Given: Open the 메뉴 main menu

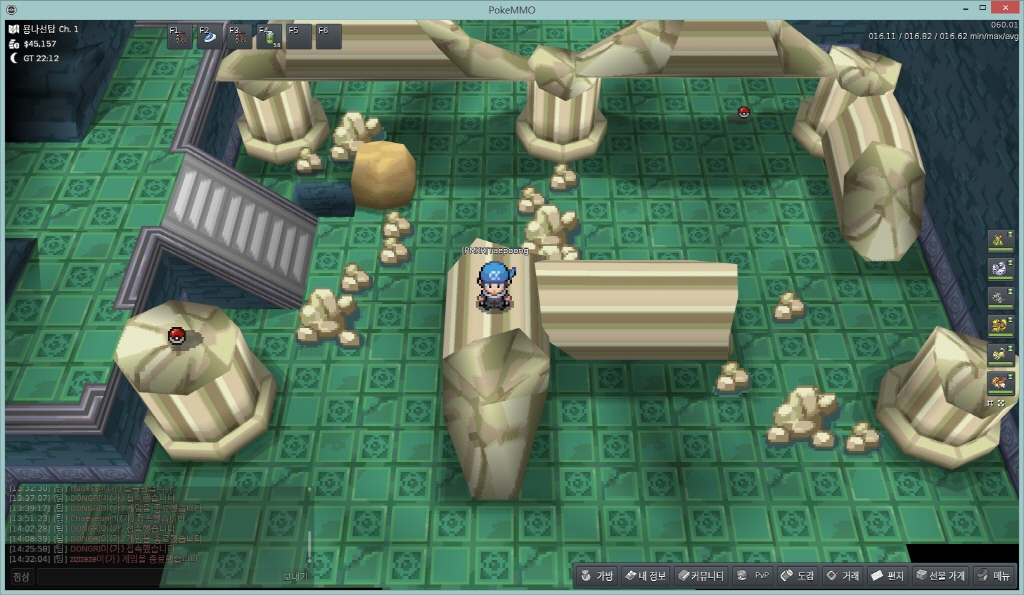Looking at the screenshot, I should click(993, 576).
